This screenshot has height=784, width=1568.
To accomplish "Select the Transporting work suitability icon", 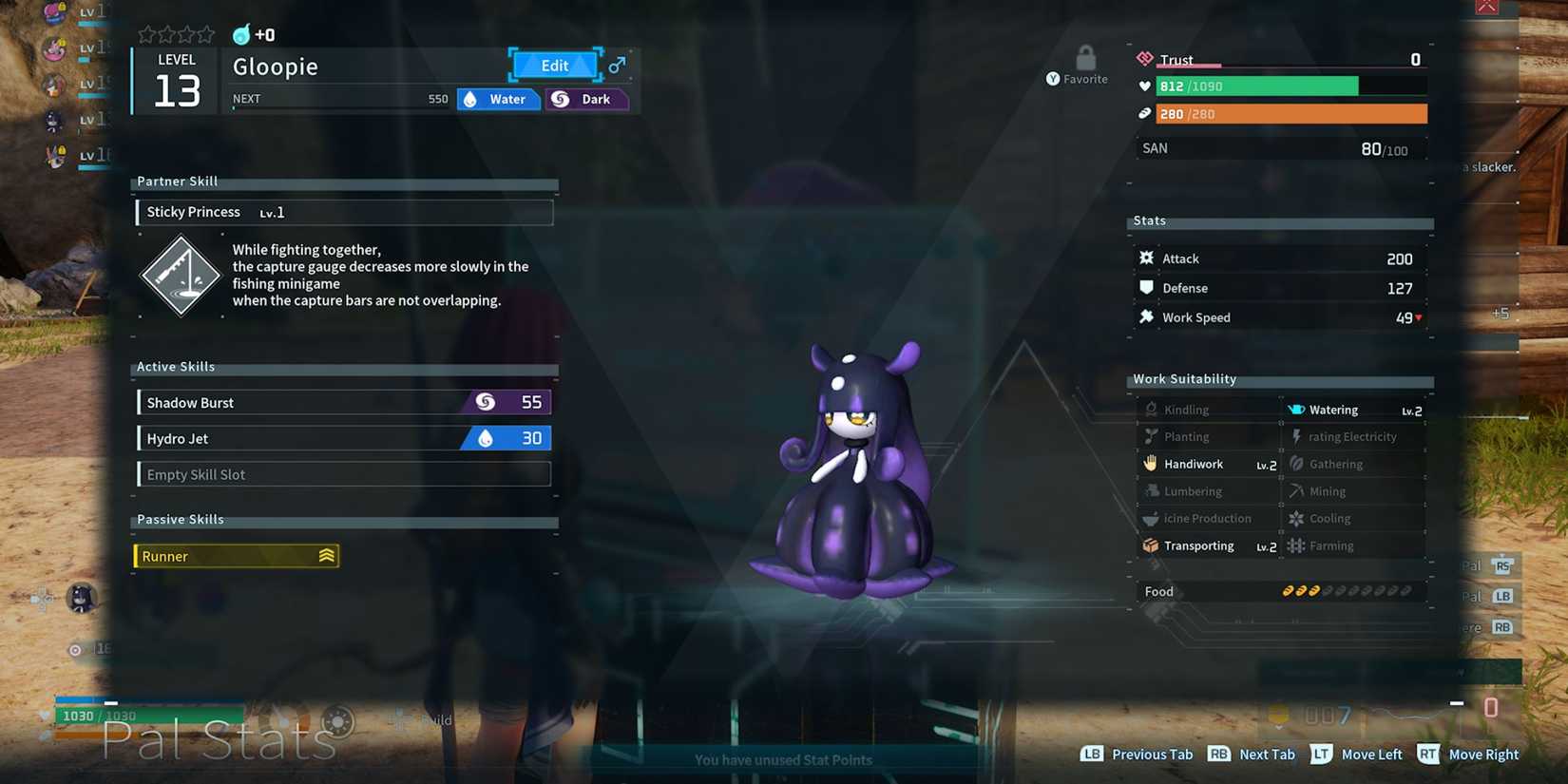I will tap(1151, 545).
